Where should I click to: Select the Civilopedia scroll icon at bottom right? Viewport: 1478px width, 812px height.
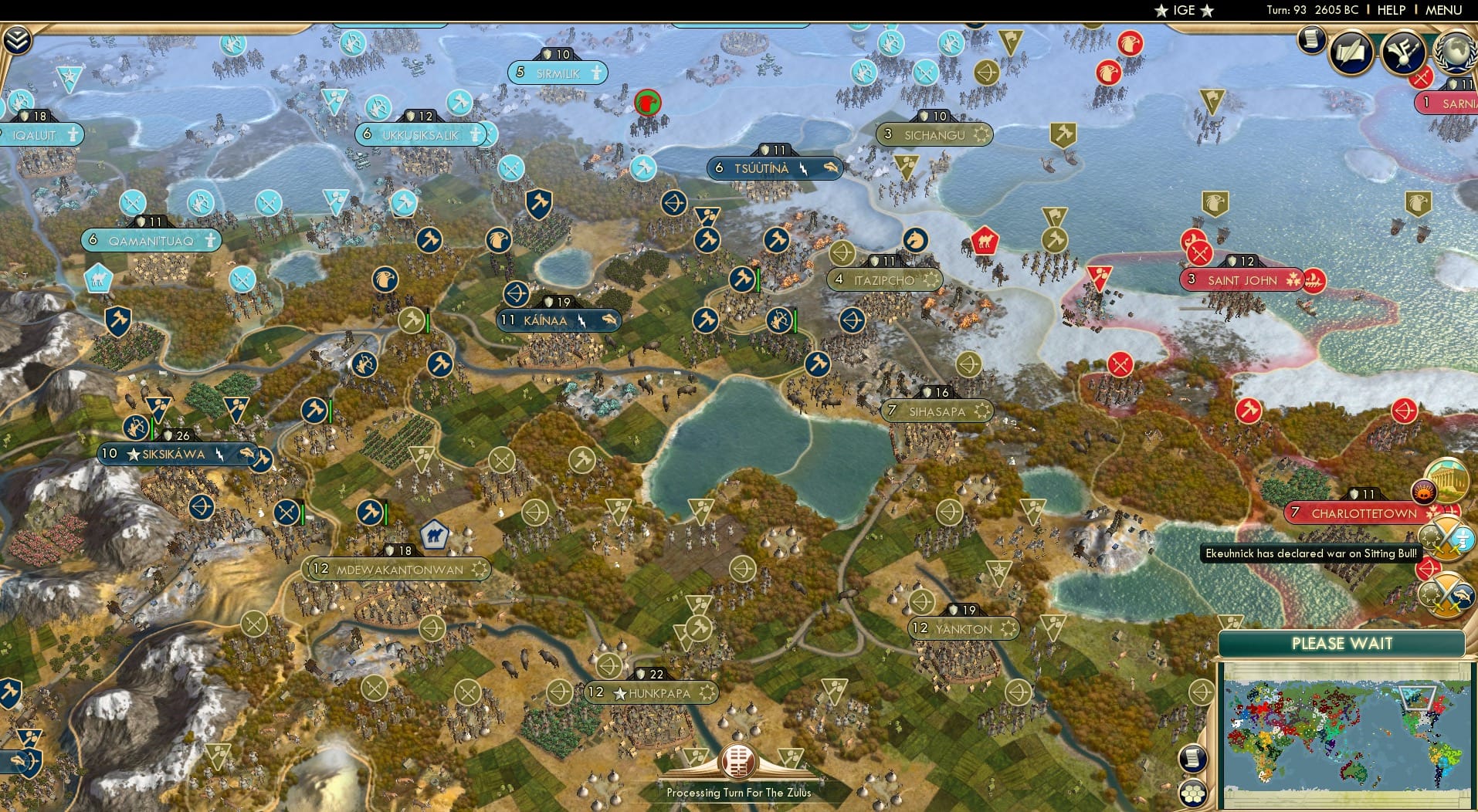pos(1192,757)
